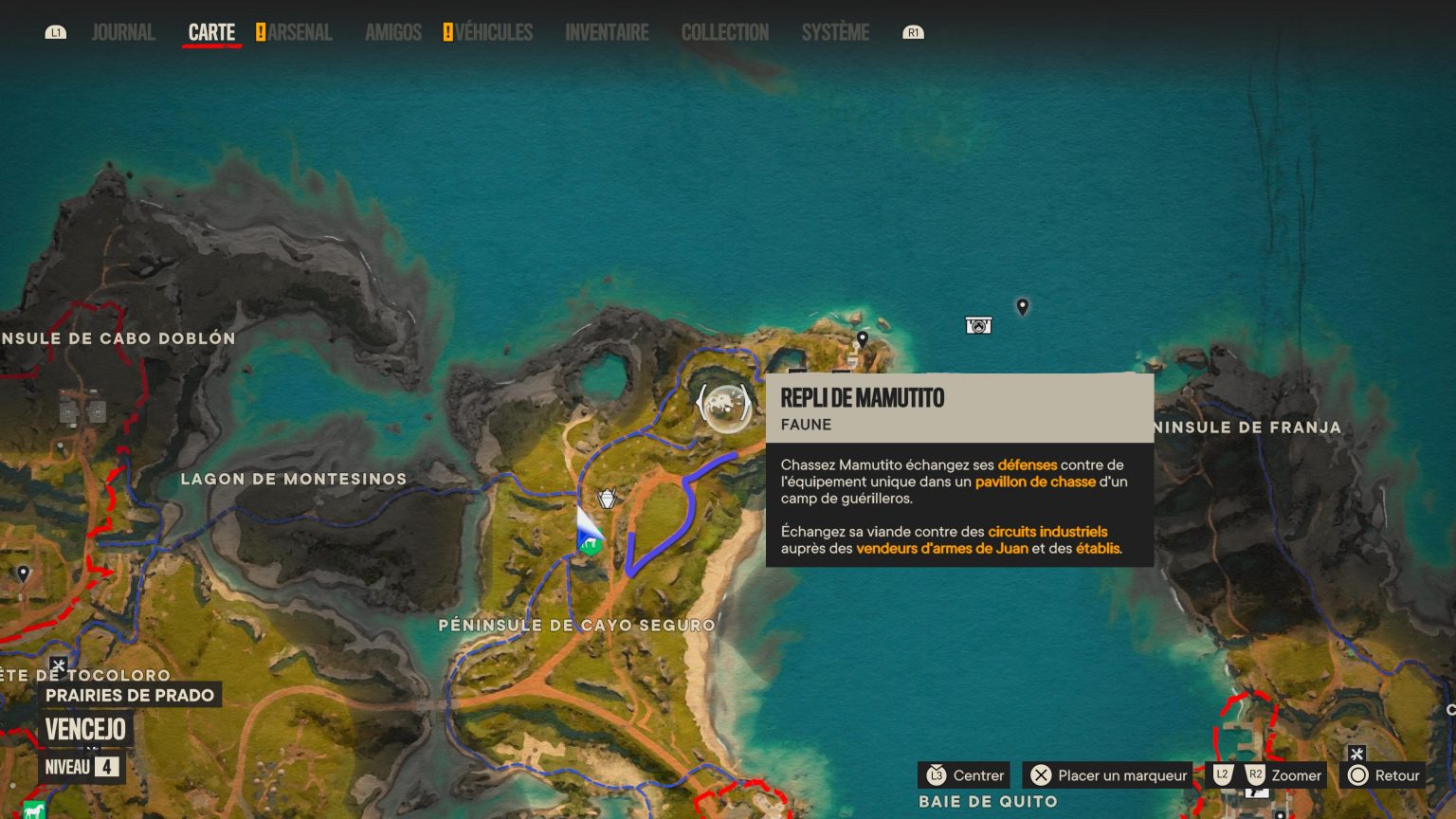The height and width of the screenshot is (819, 1456).
Task: Click the Niveau 4 badge under Vencejo
Action: pos(82,768)
